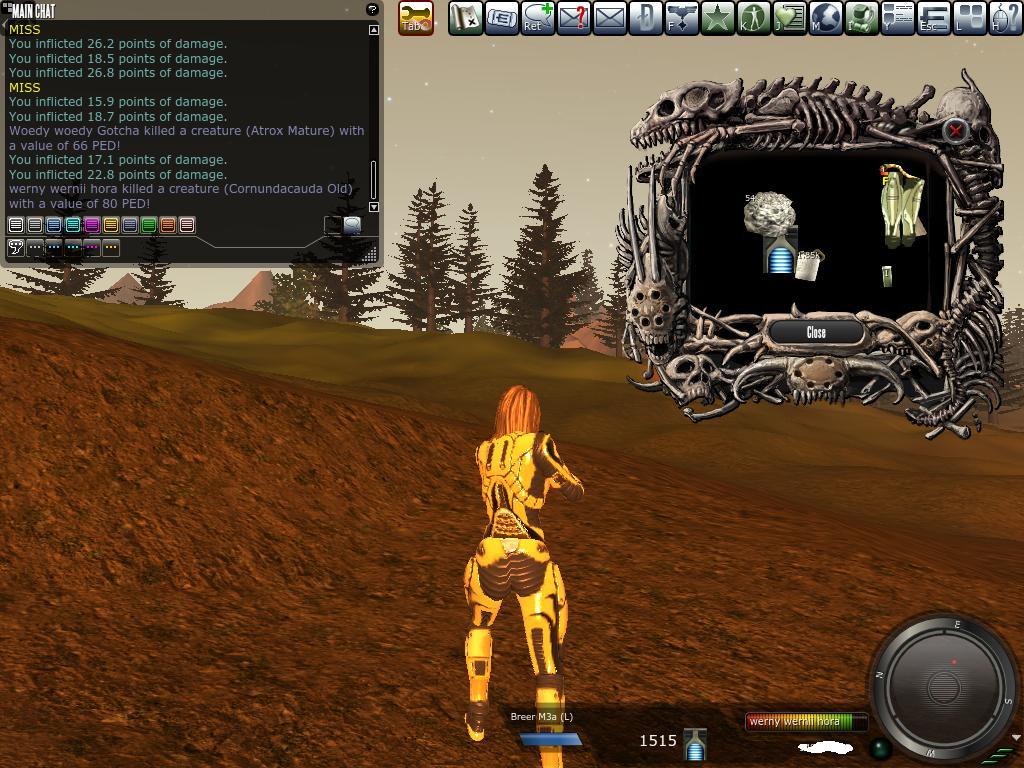The height and width of the screenshot is (768, 1024).
Task: Click the chat scroll-up arrow
Action: click(374, 30)
